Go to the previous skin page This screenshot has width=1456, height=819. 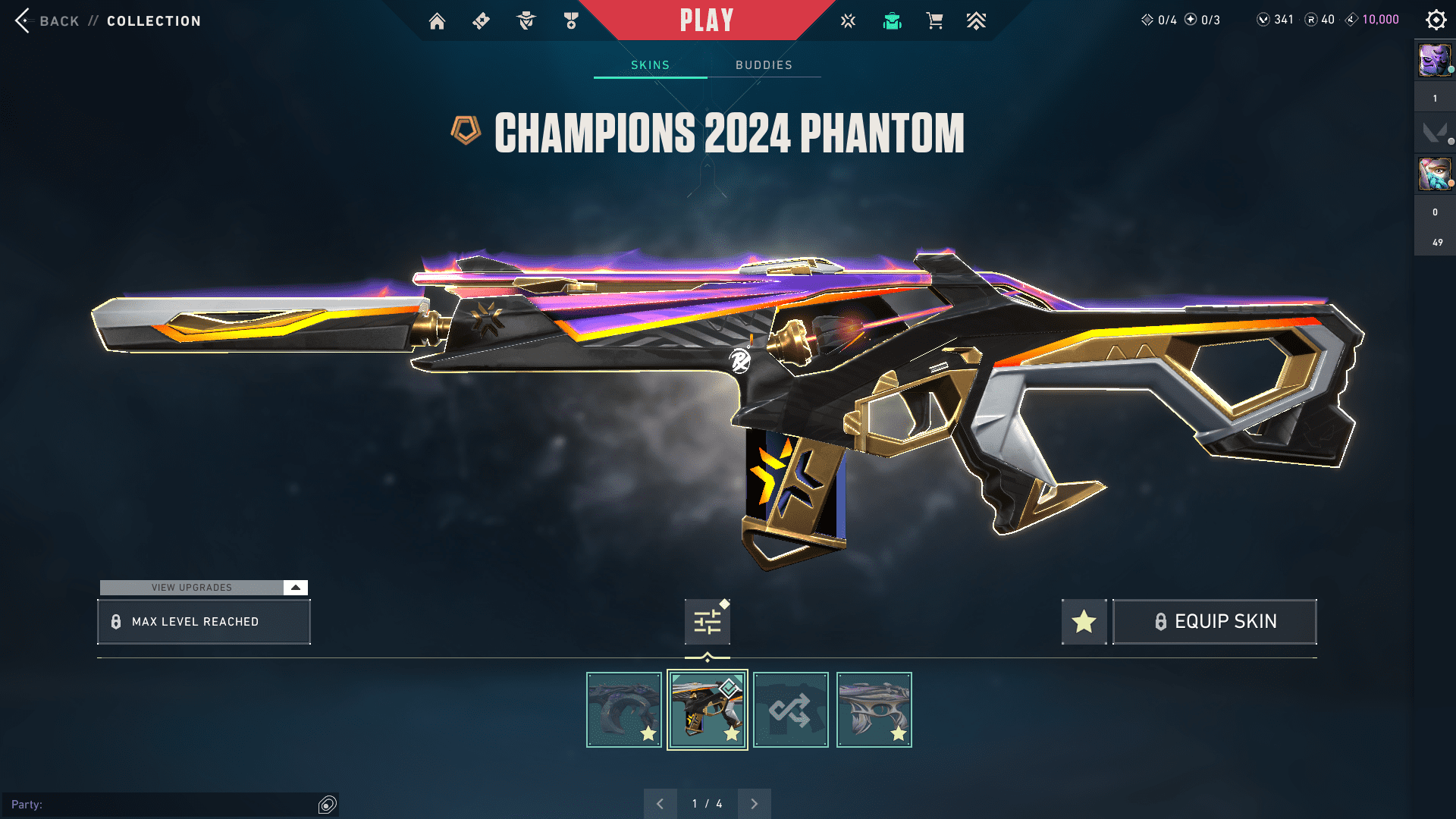(x=660, y=804)
